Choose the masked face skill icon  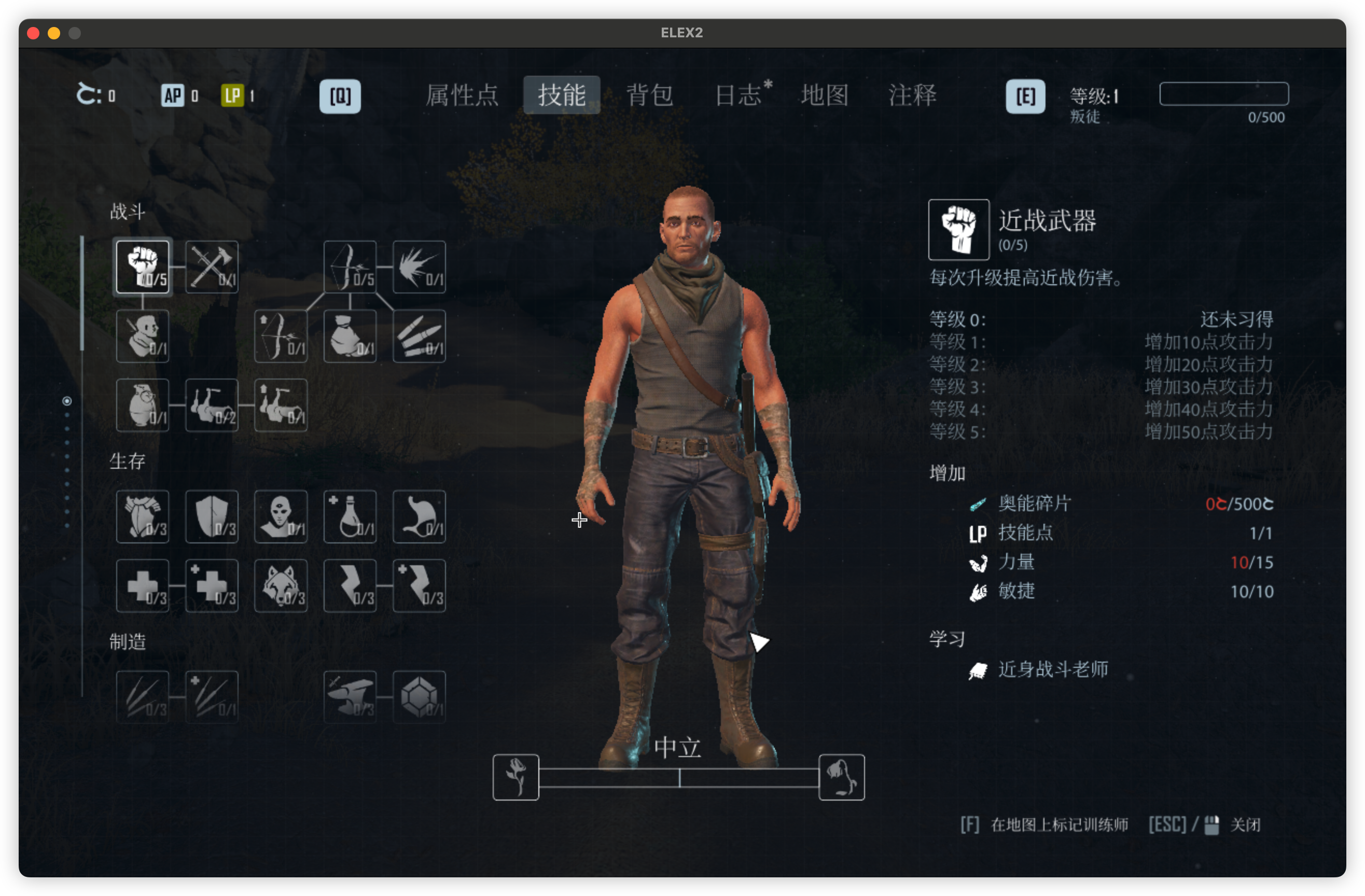tap(281, 516)
